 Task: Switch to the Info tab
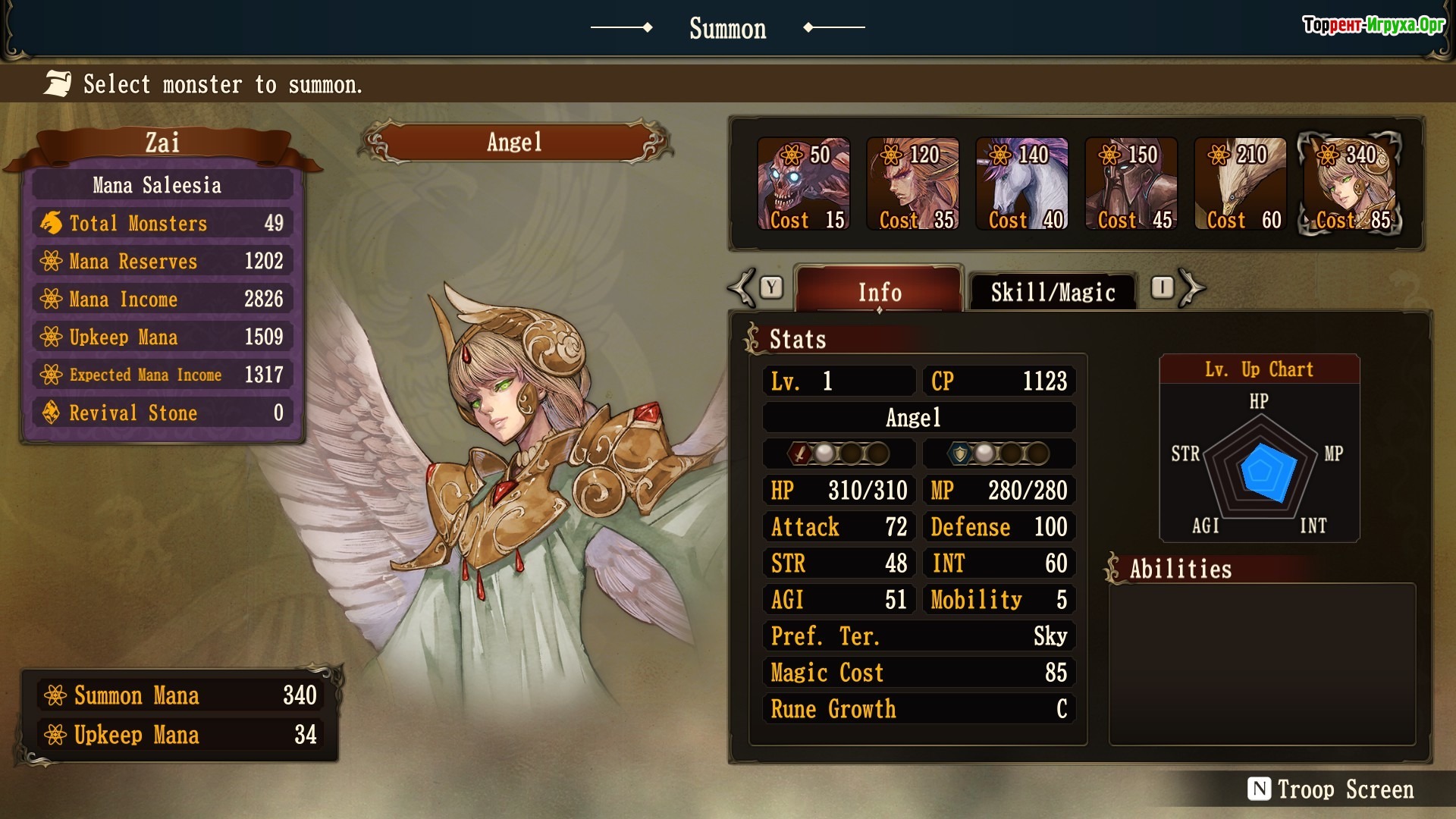pos(880,291)
